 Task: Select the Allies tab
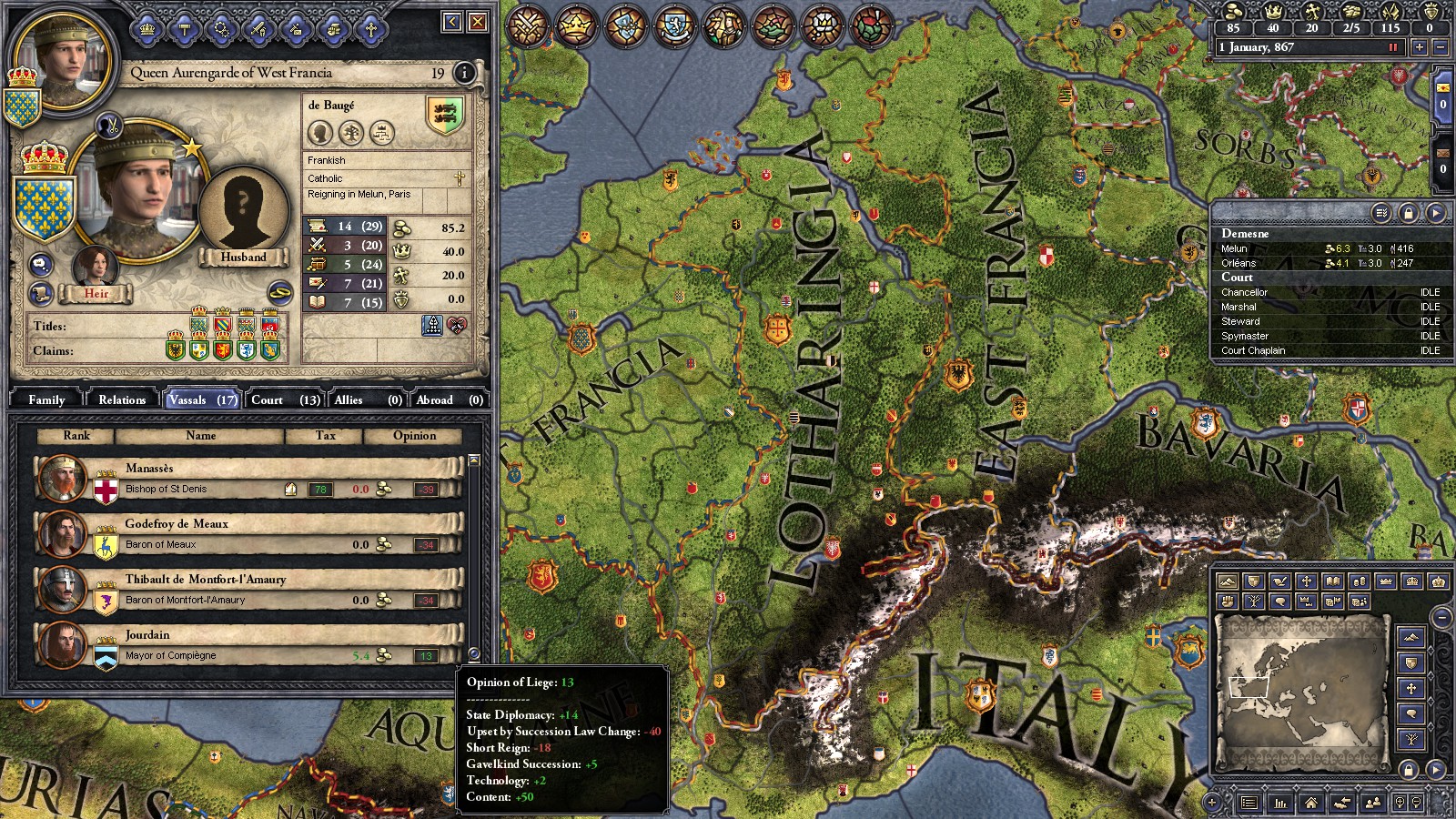(x=368, y=399)
